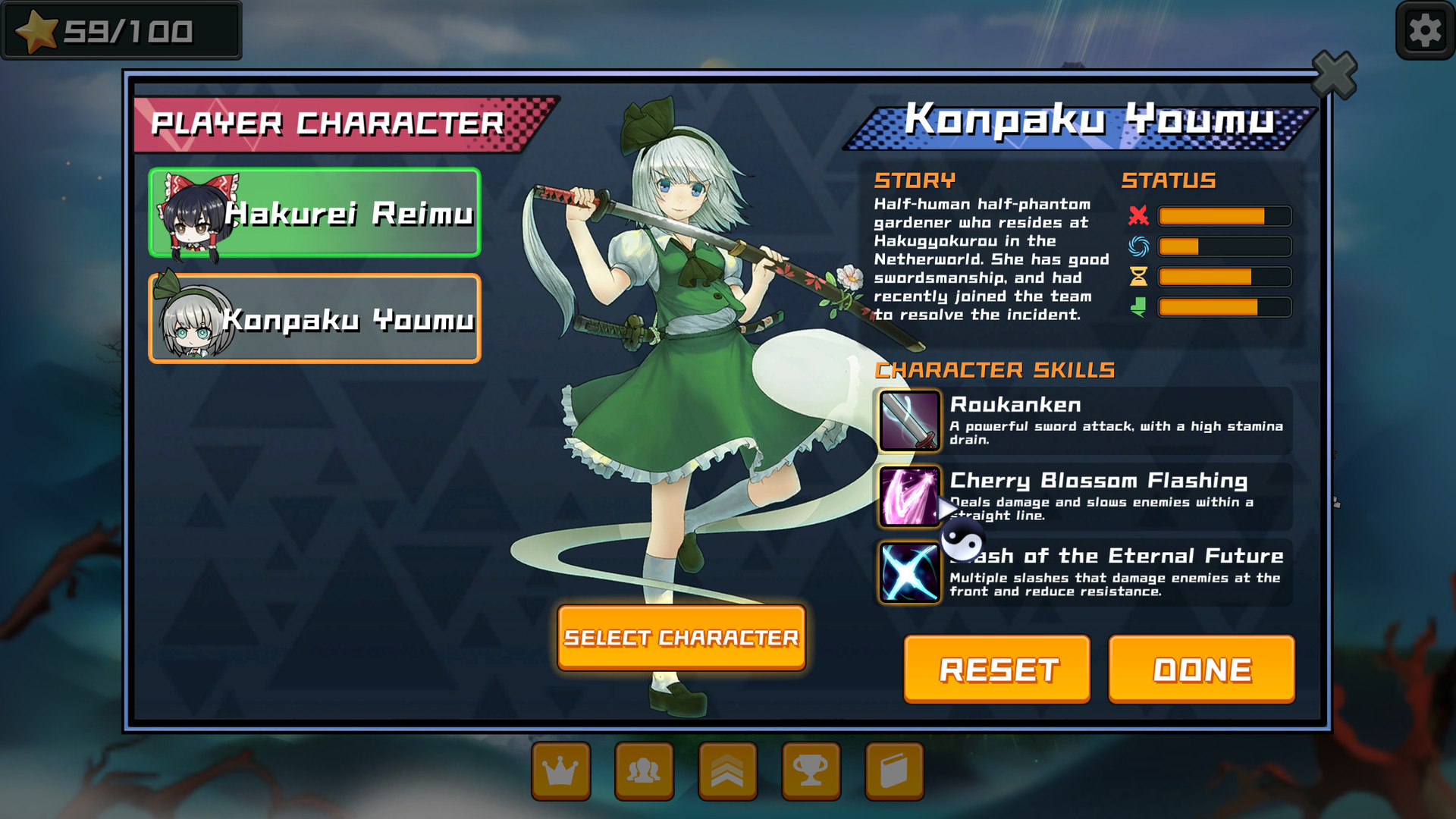Open the crown ranking icon at bottom
Screen dimensions: 1456x819
(561, 770)
